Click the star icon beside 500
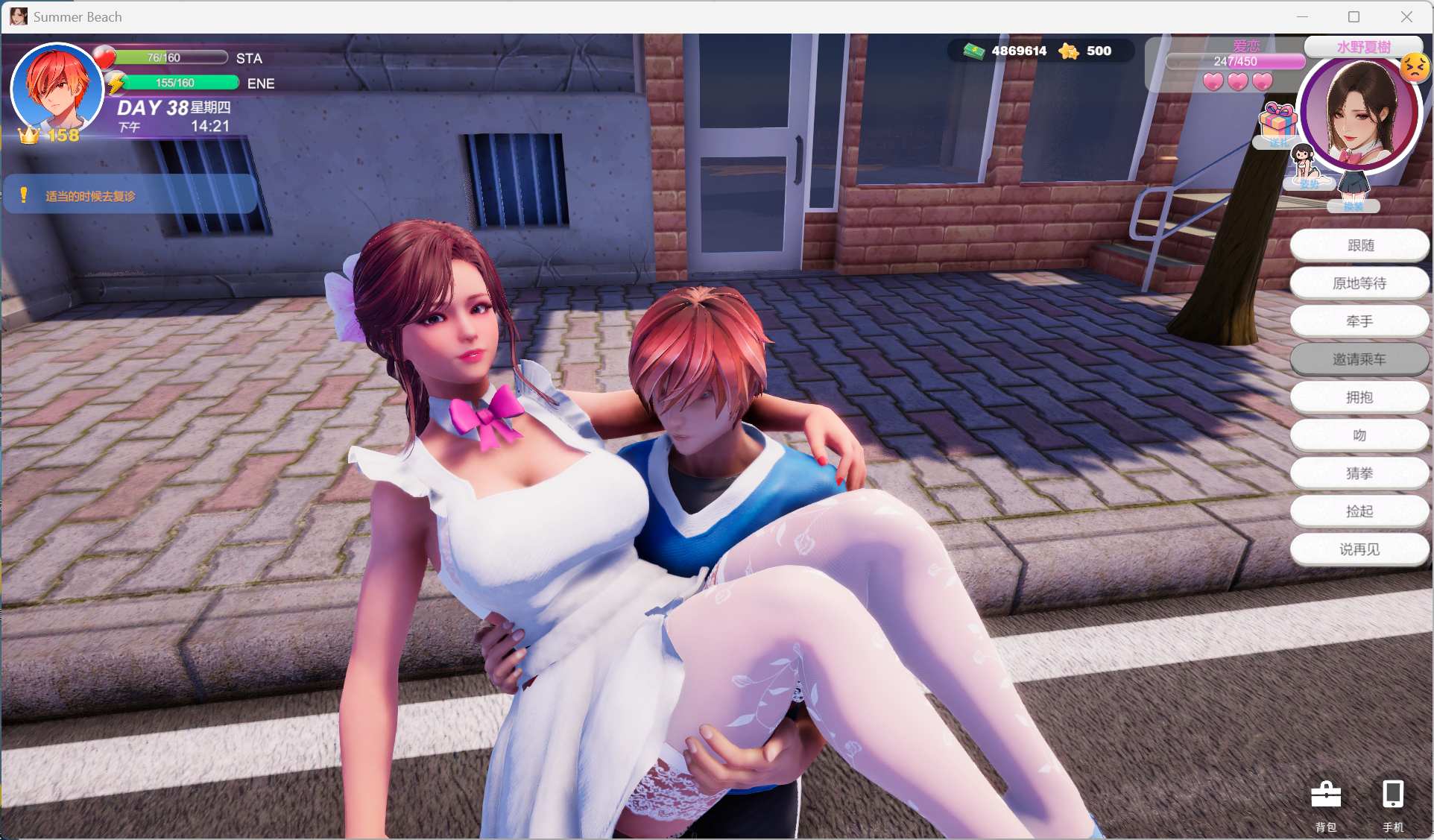The height and width of the screenshot is (840, 1434). click(1070, 51)
